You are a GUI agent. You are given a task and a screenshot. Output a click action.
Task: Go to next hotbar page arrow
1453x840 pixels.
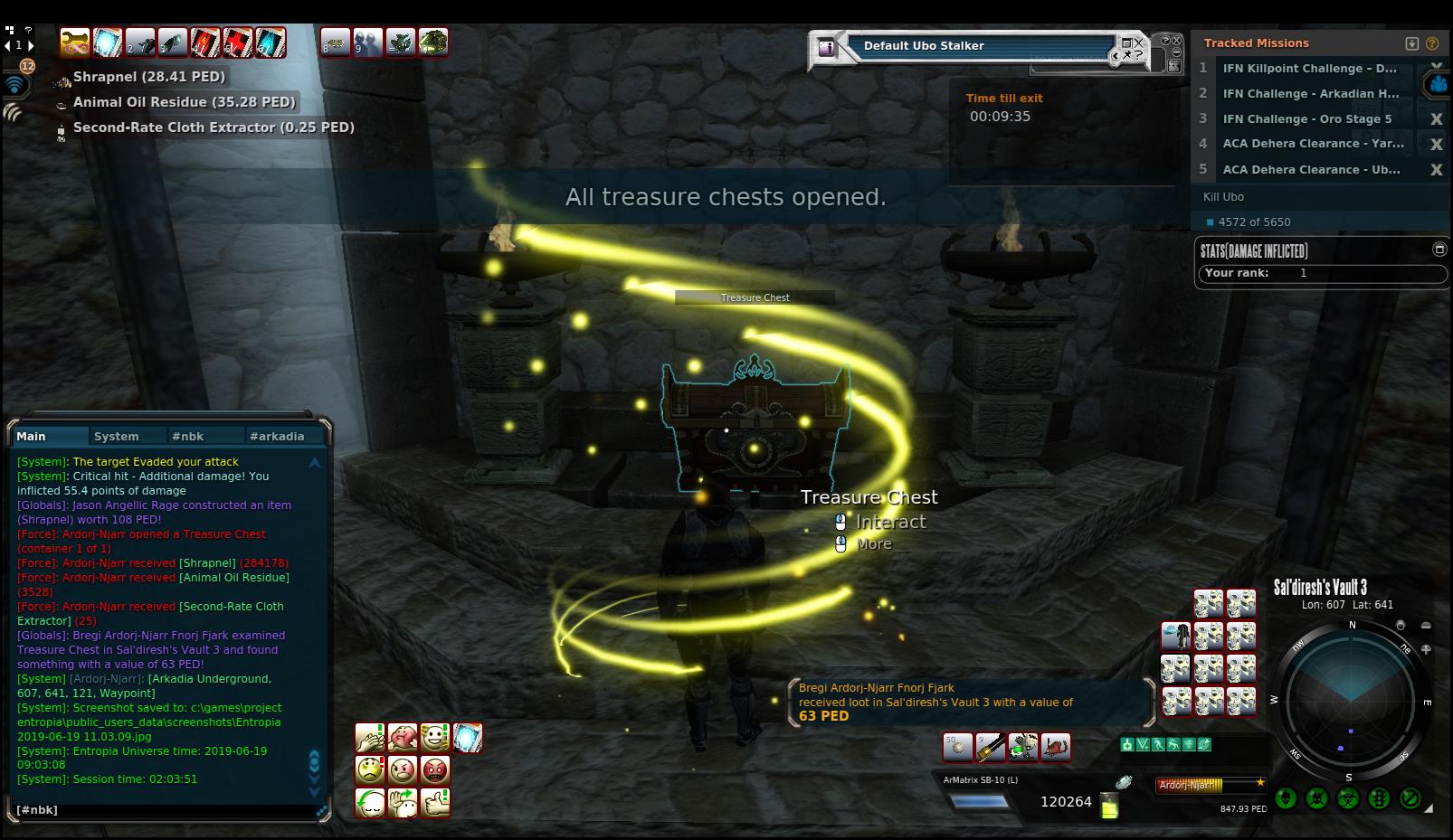pyautogui.click(x=31, y=44)
